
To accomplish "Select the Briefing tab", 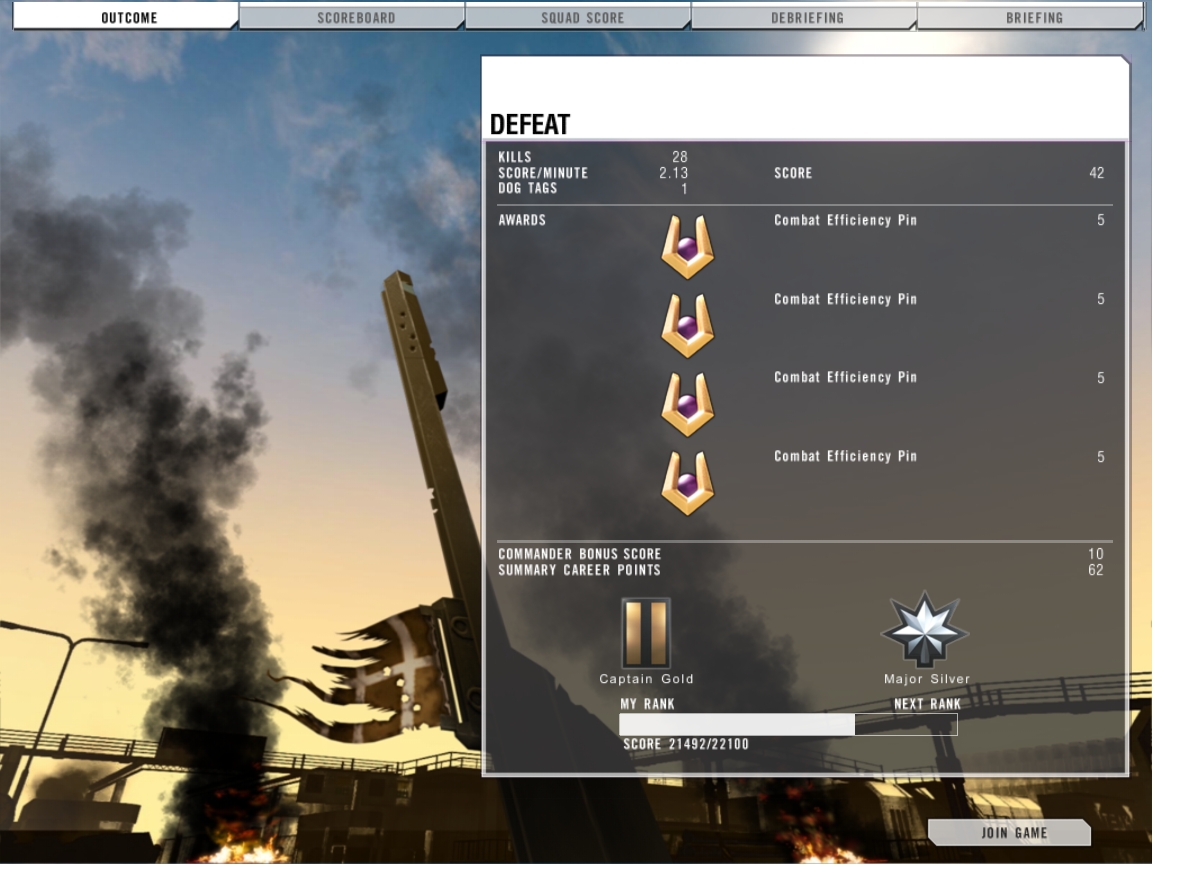I will coord(1034,17).
